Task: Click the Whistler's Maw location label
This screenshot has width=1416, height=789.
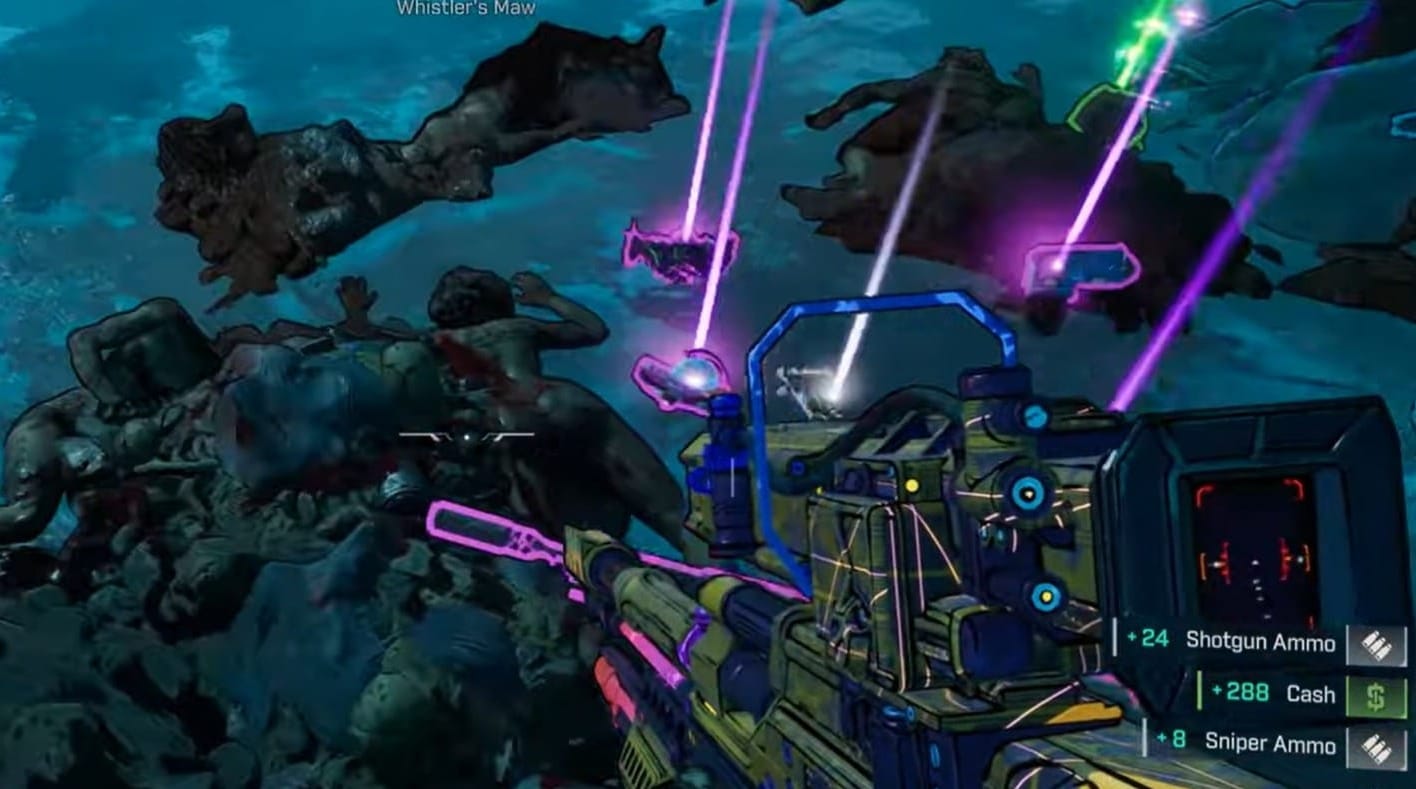Action: click(x=465, y=8)
